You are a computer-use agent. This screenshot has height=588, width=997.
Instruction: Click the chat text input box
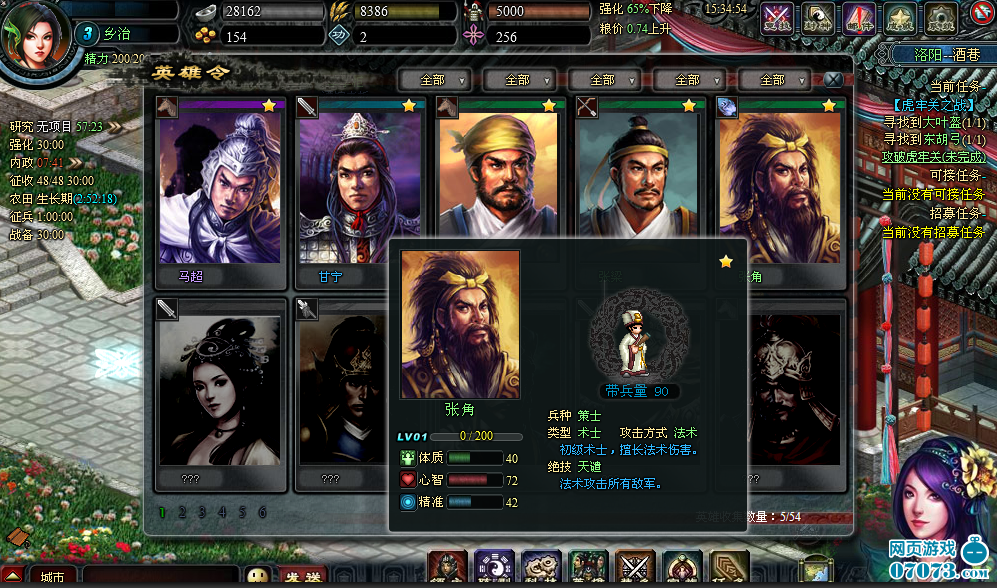[x=160, y=577]
